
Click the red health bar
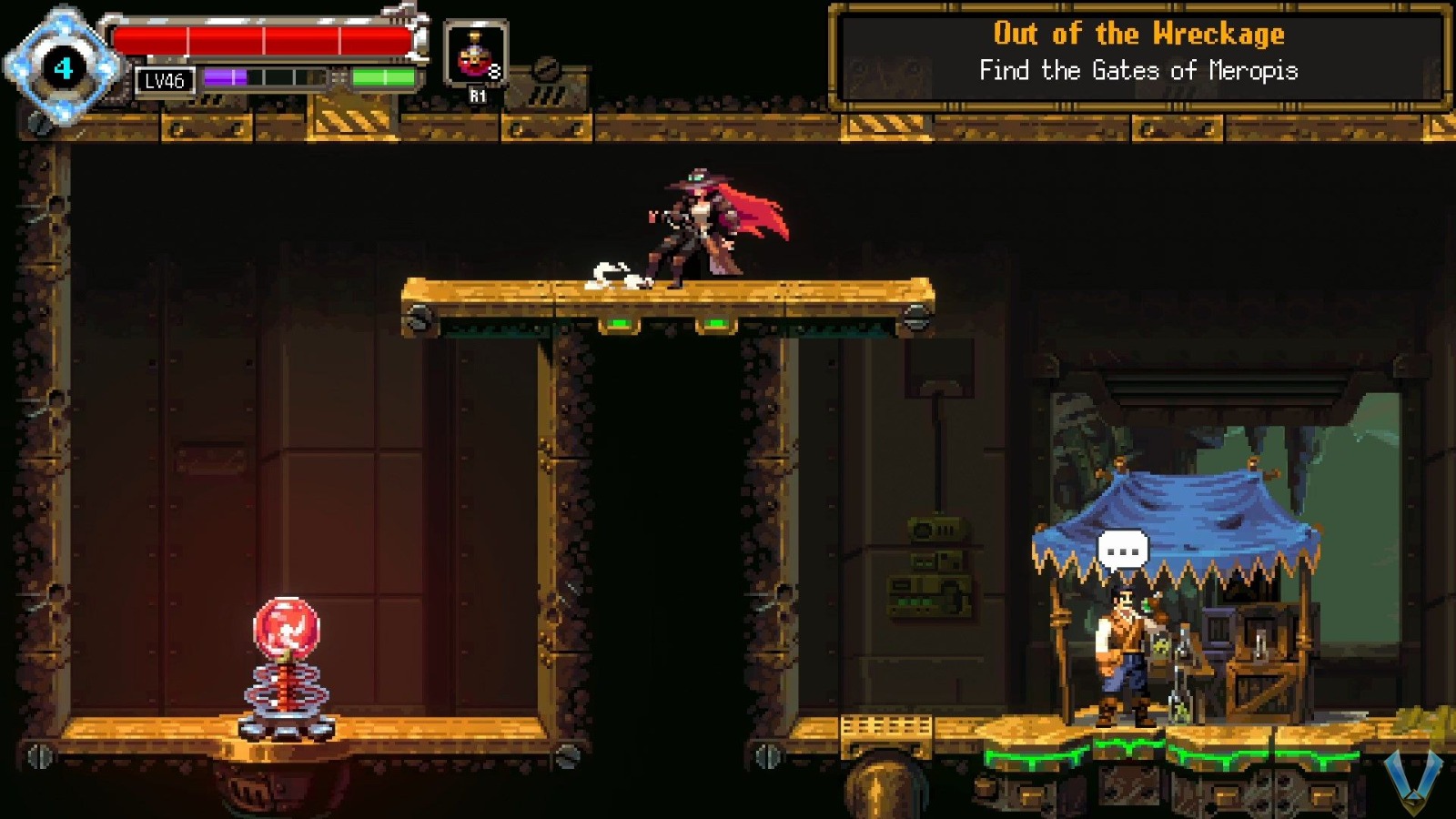coord(264,38)
